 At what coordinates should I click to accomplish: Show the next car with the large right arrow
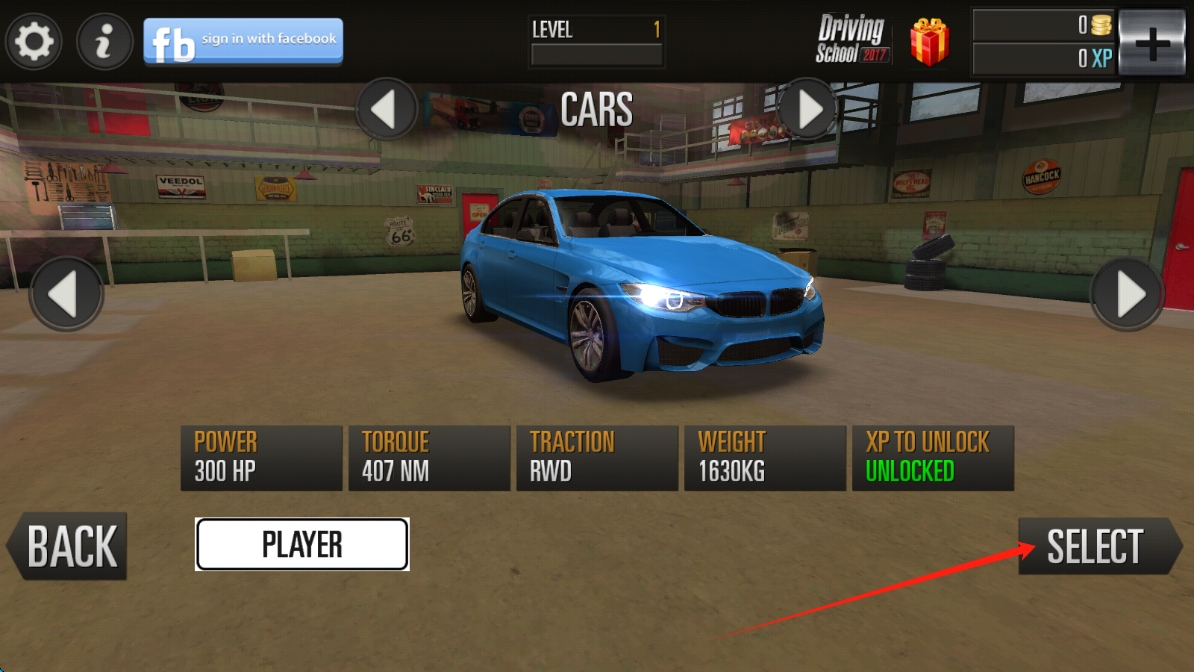pos(1127,295)
